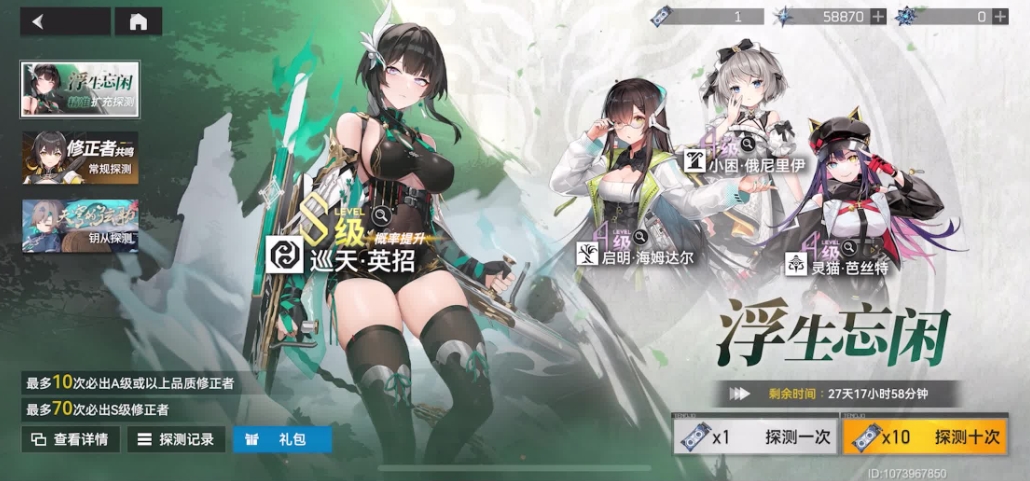Open 查看详情 details
This screenshot has height=481, width=1030.
(71, 439)
